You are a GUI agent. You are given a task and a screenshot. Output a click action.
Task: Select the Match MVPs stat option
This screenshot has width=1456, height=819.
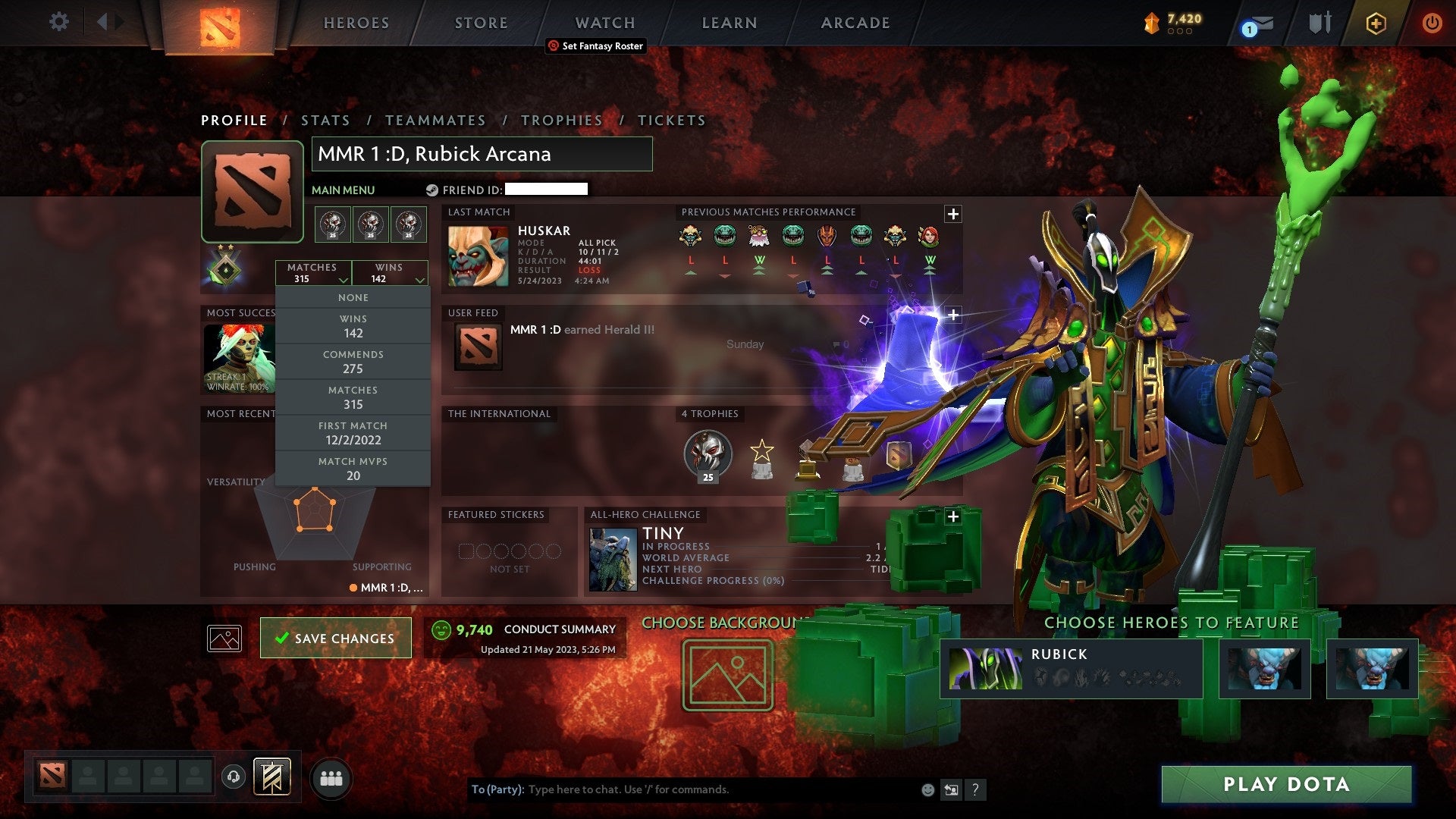(x=353, y=469)
